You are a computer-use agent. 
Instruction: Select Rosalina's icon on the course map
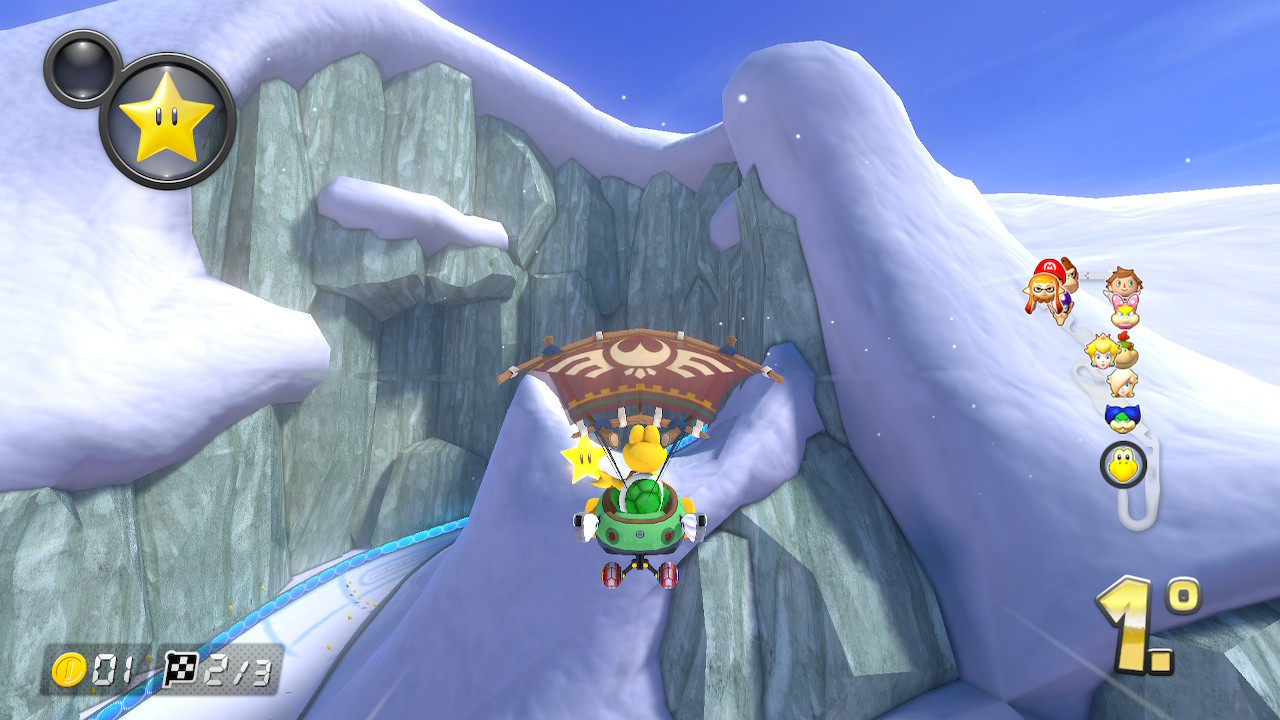pos(1121,383)
